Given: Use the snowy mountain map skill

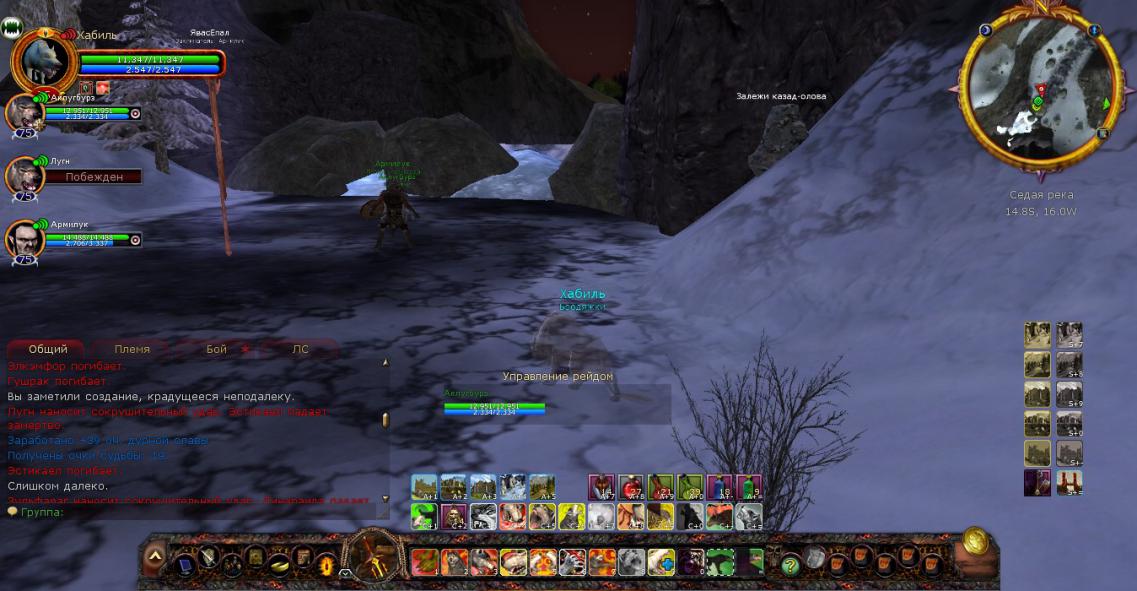Looking at the screenshot, I should (x=512, y=487).
